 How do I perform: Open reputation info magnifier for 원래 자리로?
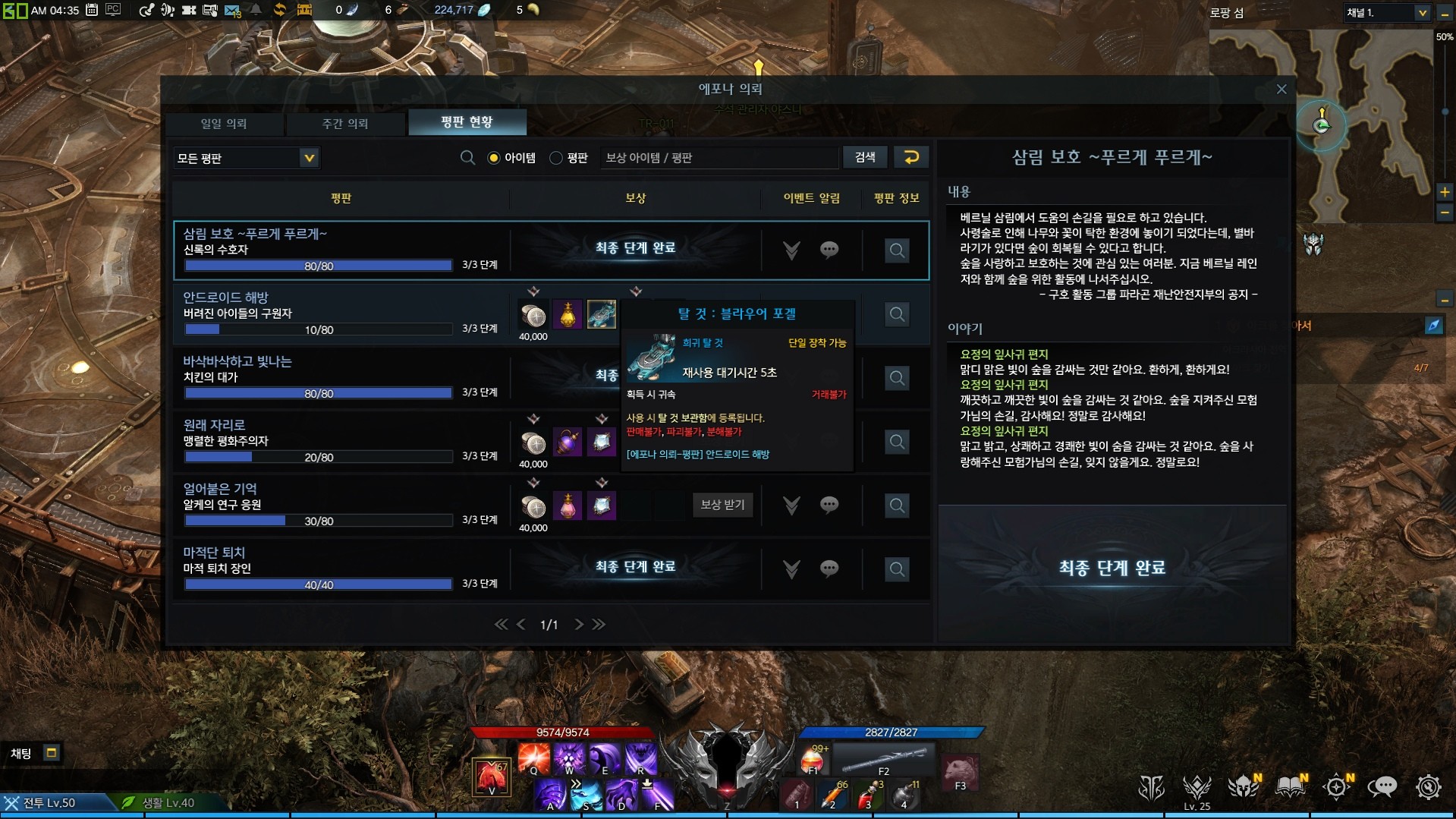click(x=897, y=442)
